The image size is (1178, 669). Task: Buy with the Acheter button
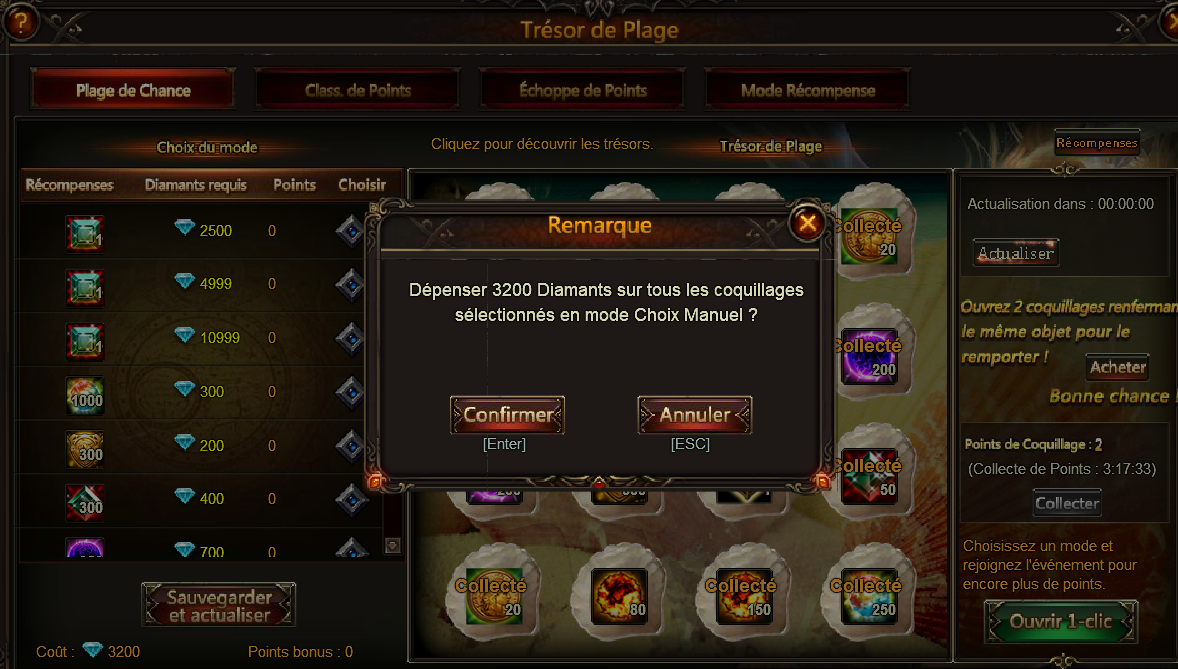point(1118,367)
